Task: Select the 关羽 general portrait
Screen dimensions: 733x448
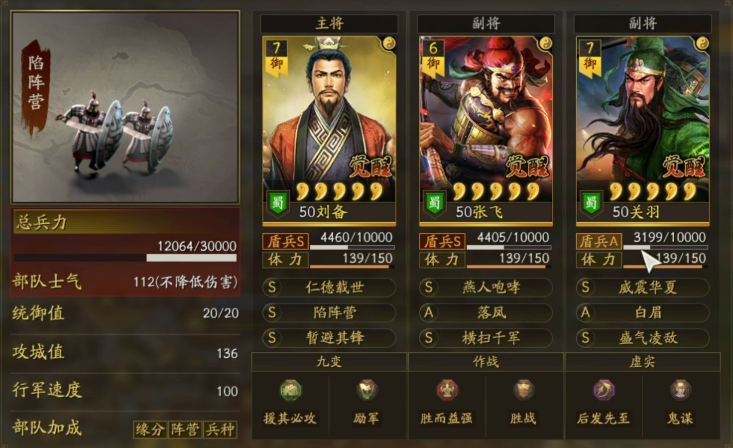Action: point(643,120)
